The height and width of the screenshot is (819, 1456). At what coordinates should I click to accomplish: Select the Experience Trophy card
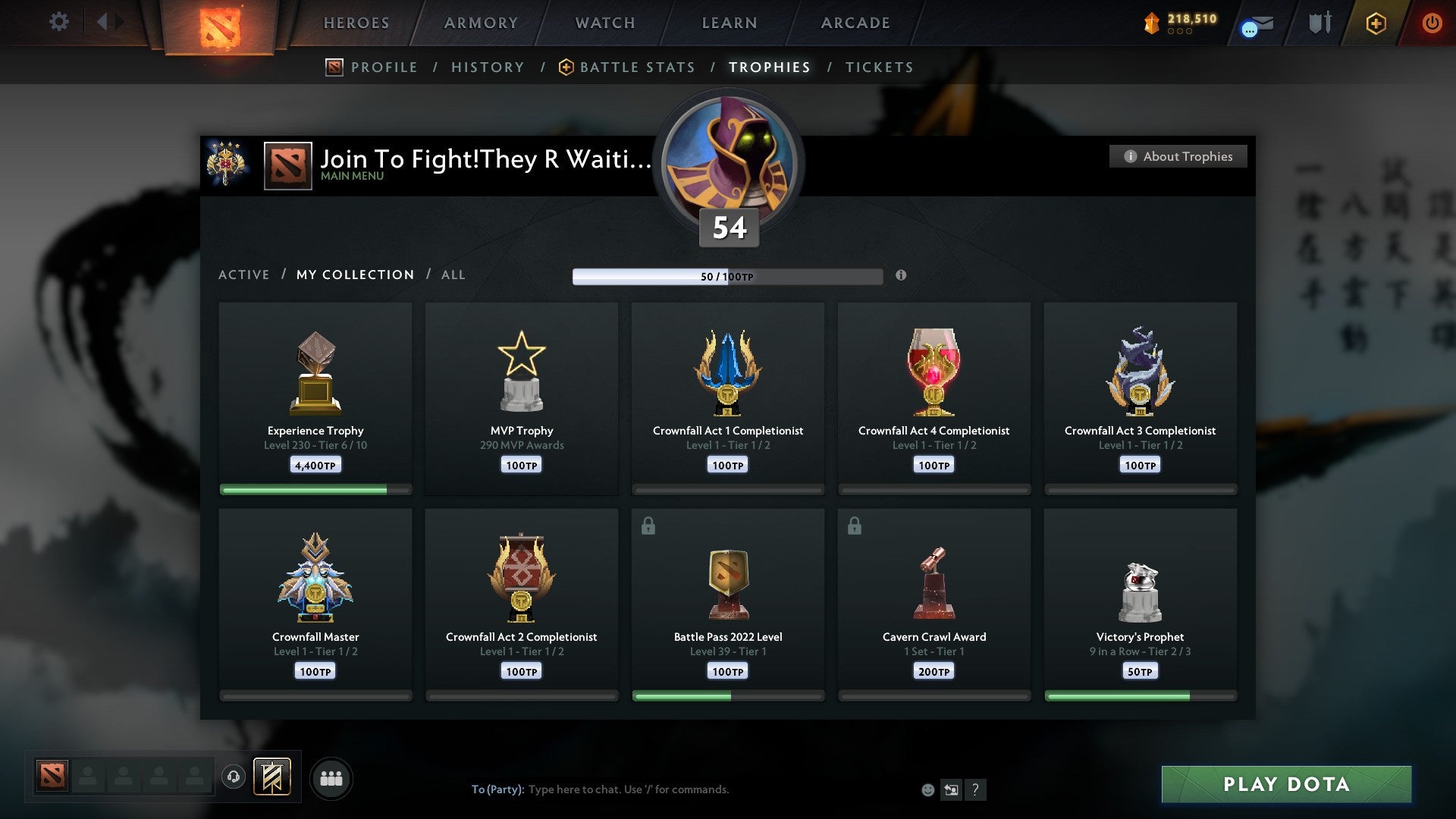coord(315,394)
